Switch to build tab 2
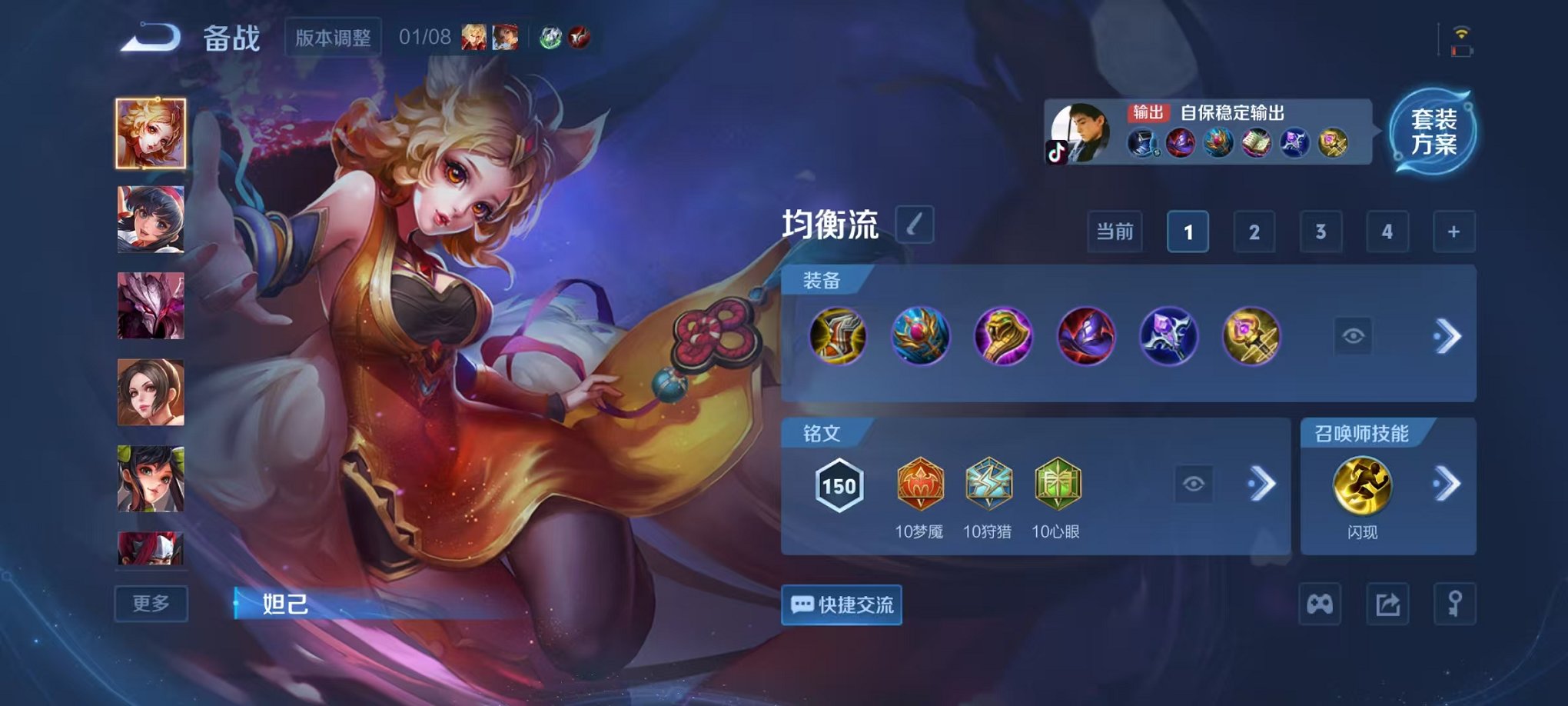 [x=1256, y=231]
